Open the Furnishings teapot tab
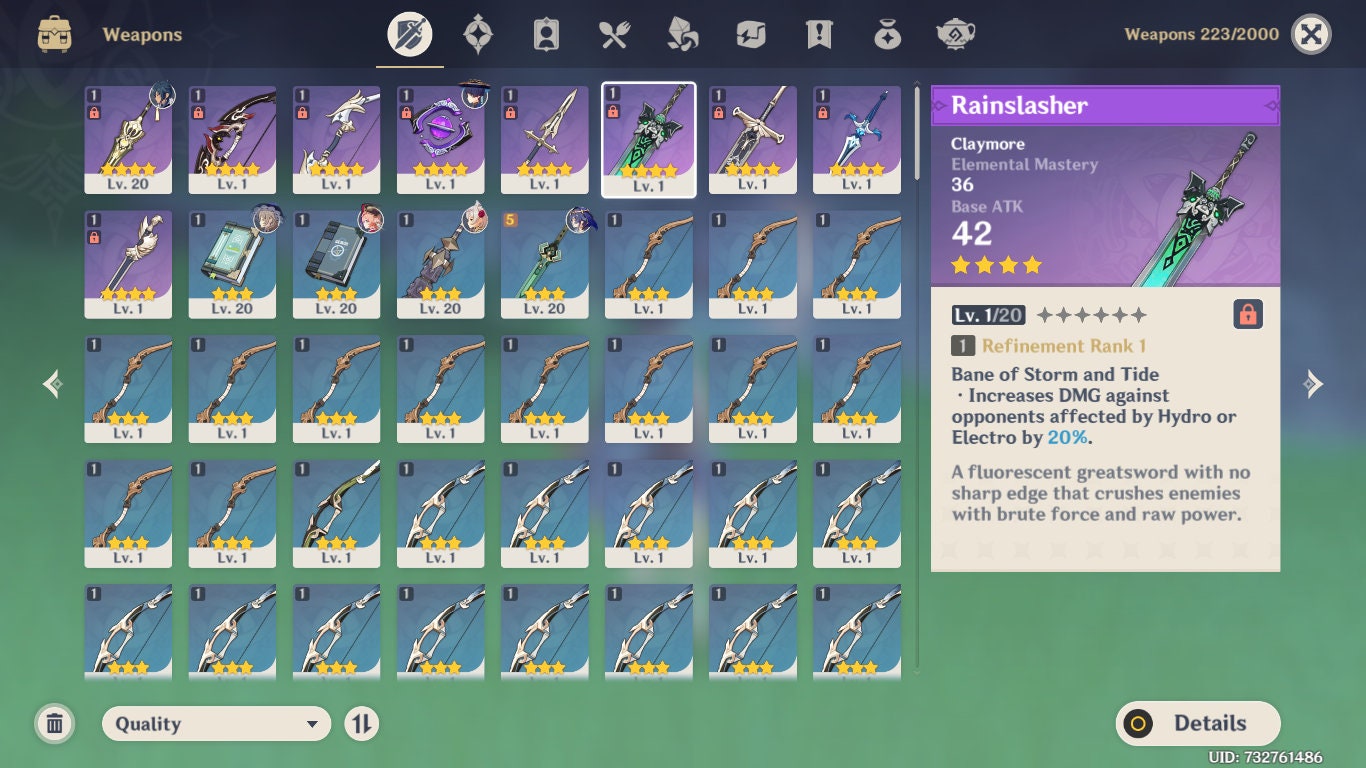This screenshot has height=768, width=1366. [x=954, y=33]
